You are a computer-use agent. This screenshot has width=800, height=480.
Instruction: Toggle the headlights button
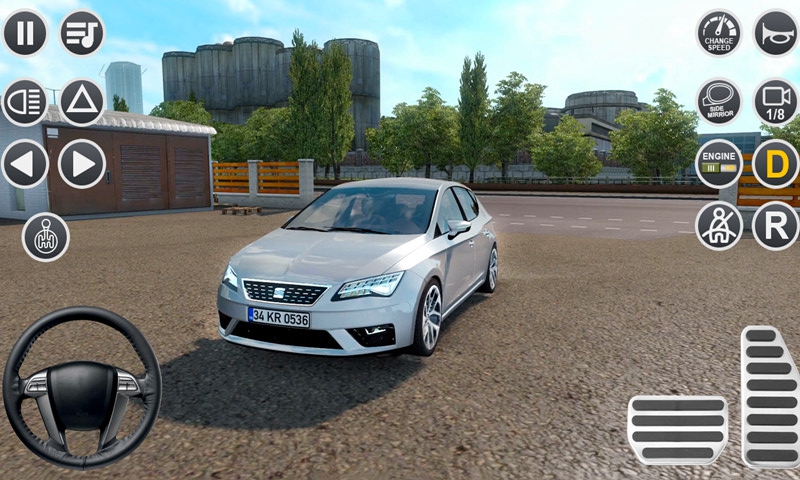25,101
